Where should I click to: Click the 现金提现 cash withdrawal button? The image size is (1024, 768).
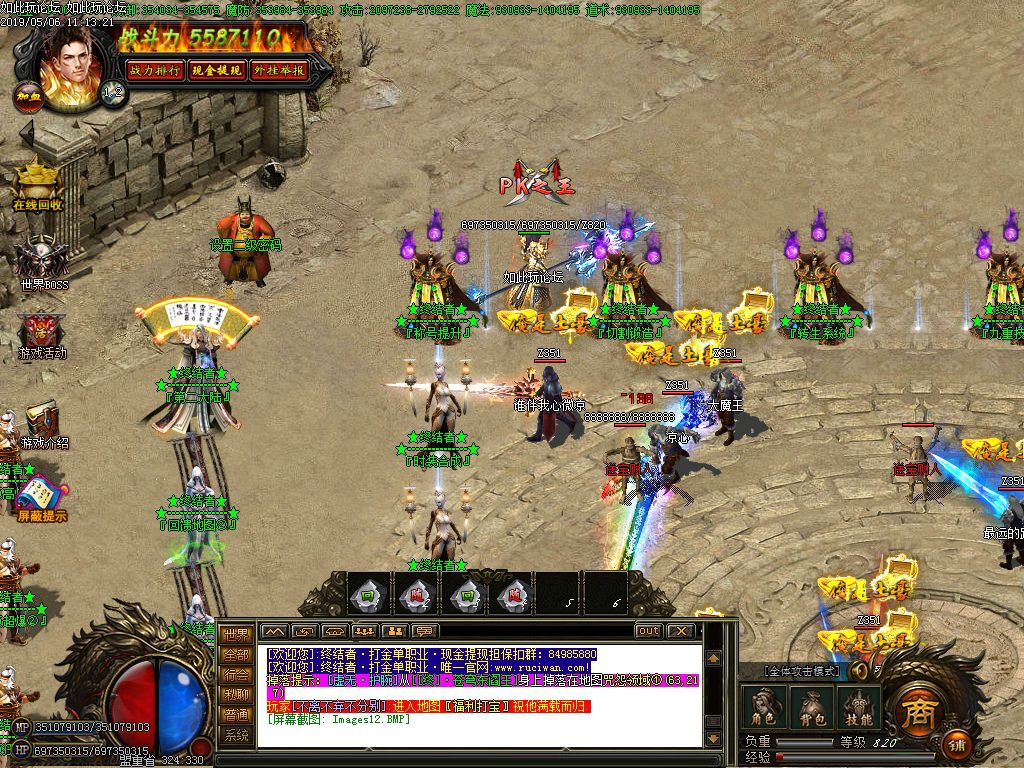(217, 70)
